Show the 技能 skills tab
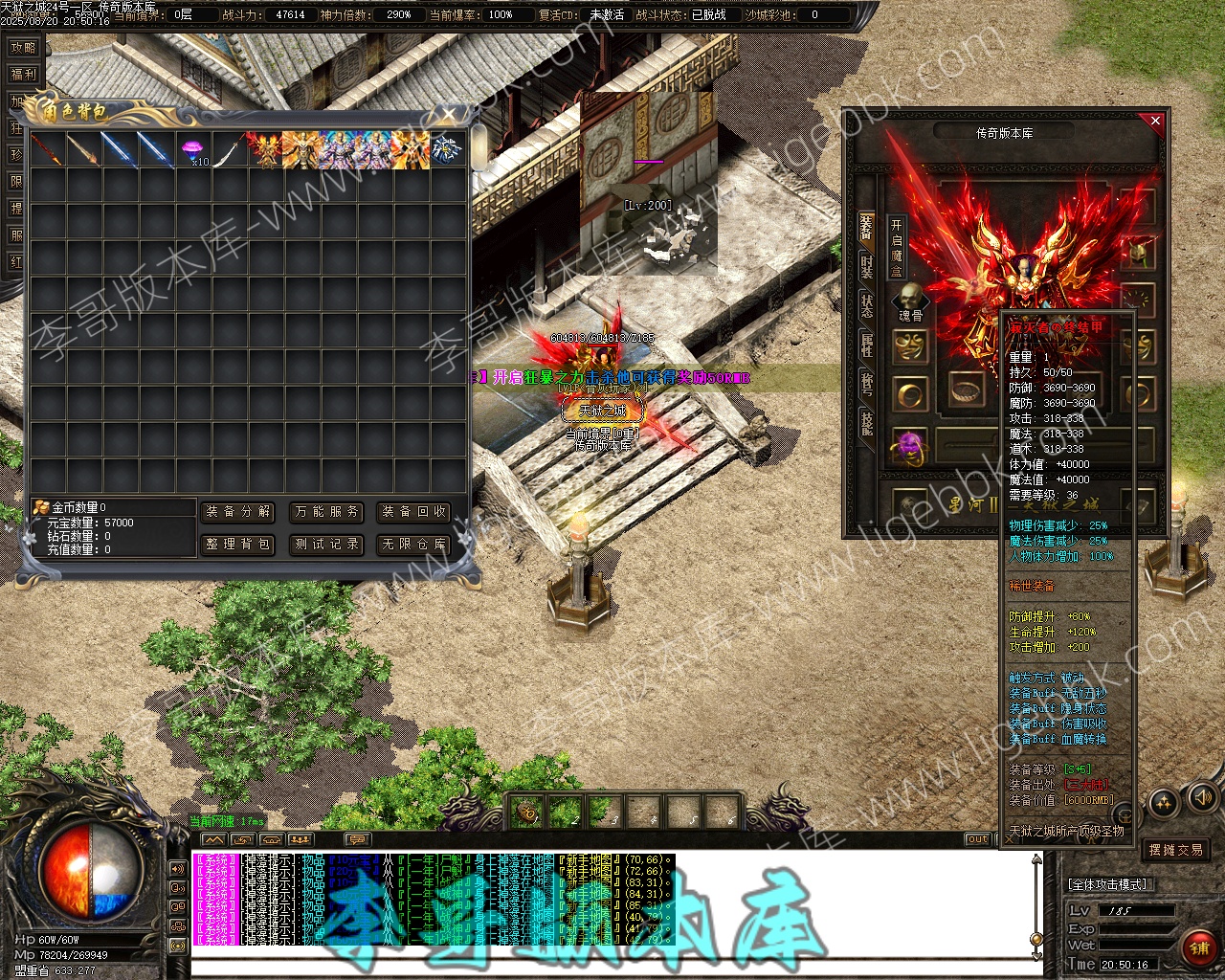1225x980 pixels. pyautogui.click(x=866, y=422)
